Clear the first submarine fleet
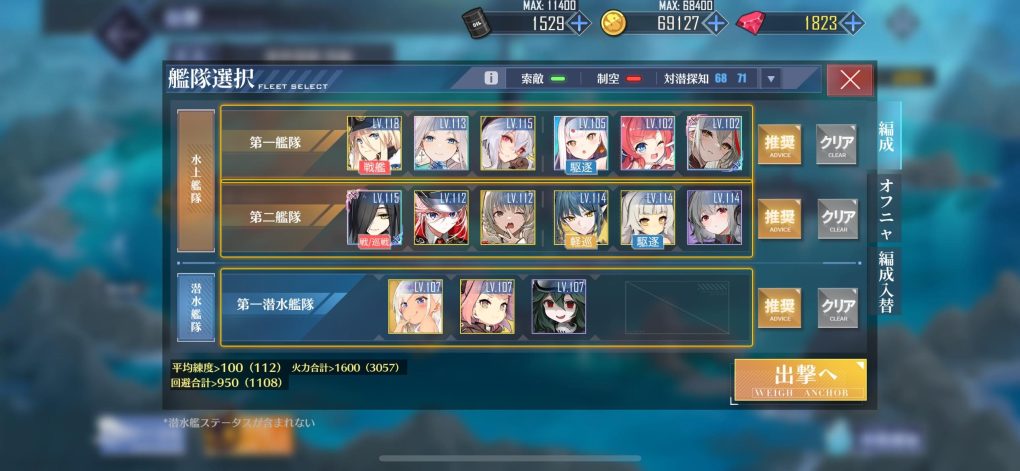The height and width of the screenshot is (471, 1020). [x=836, y=307]
